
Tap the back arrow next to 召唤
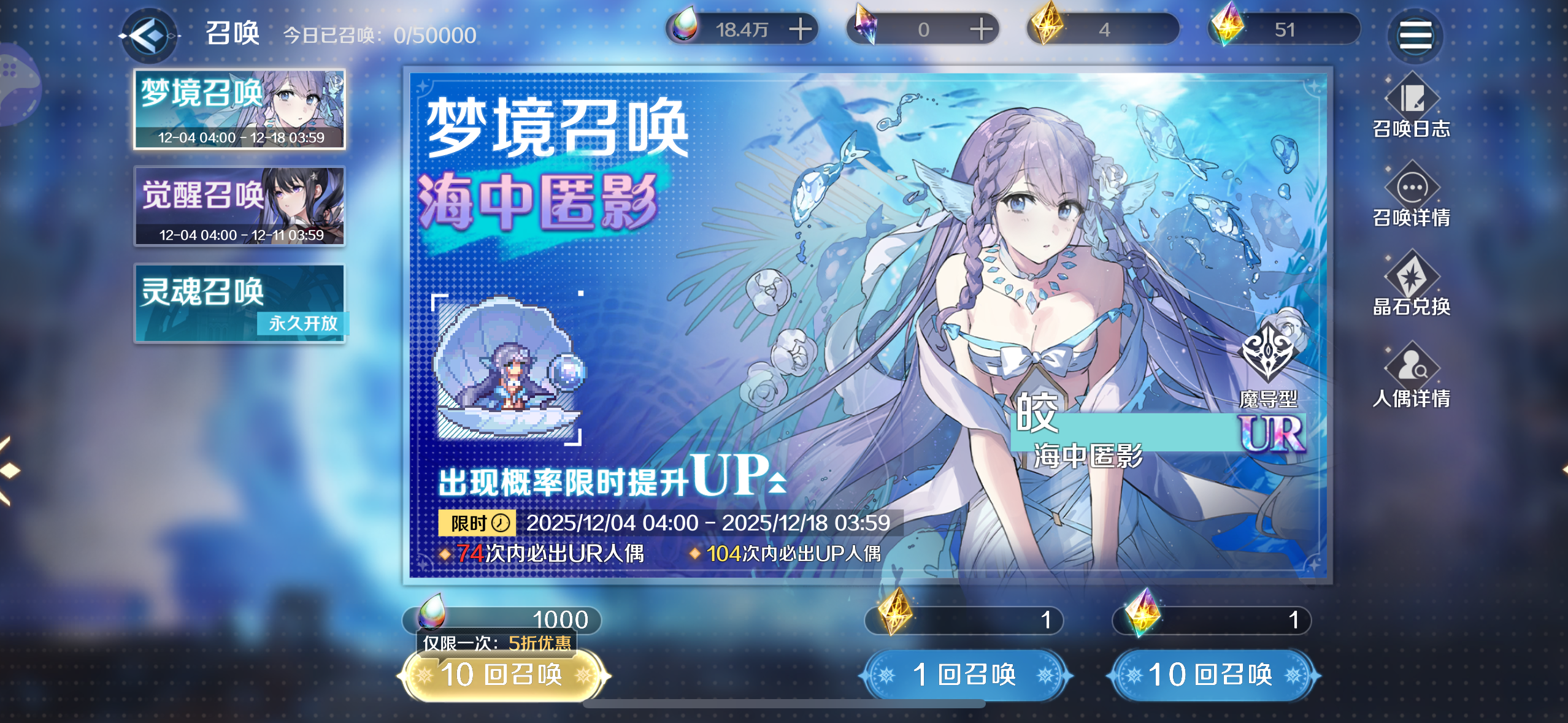pos(149,35)
